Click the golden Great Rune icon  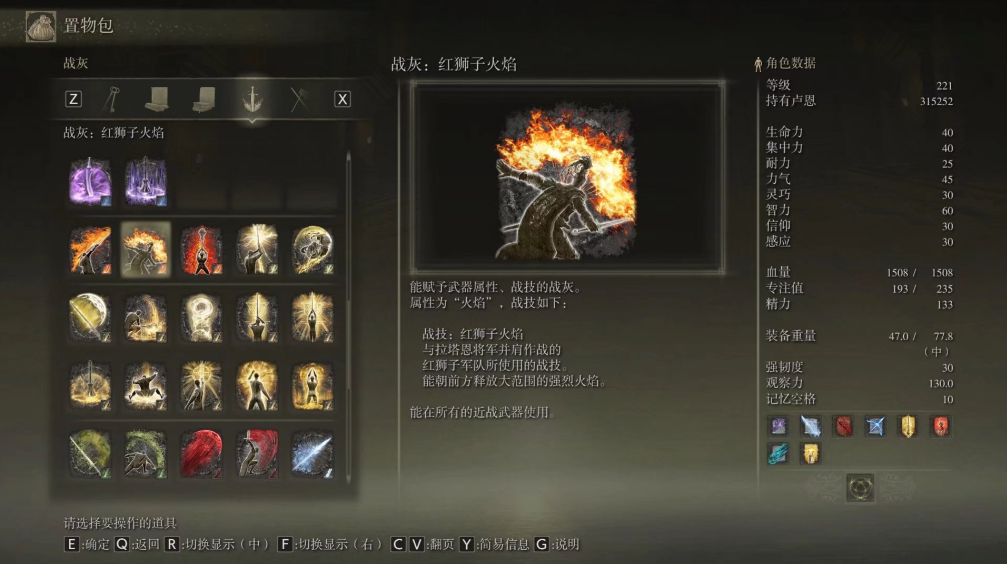(x=860, y=487)
